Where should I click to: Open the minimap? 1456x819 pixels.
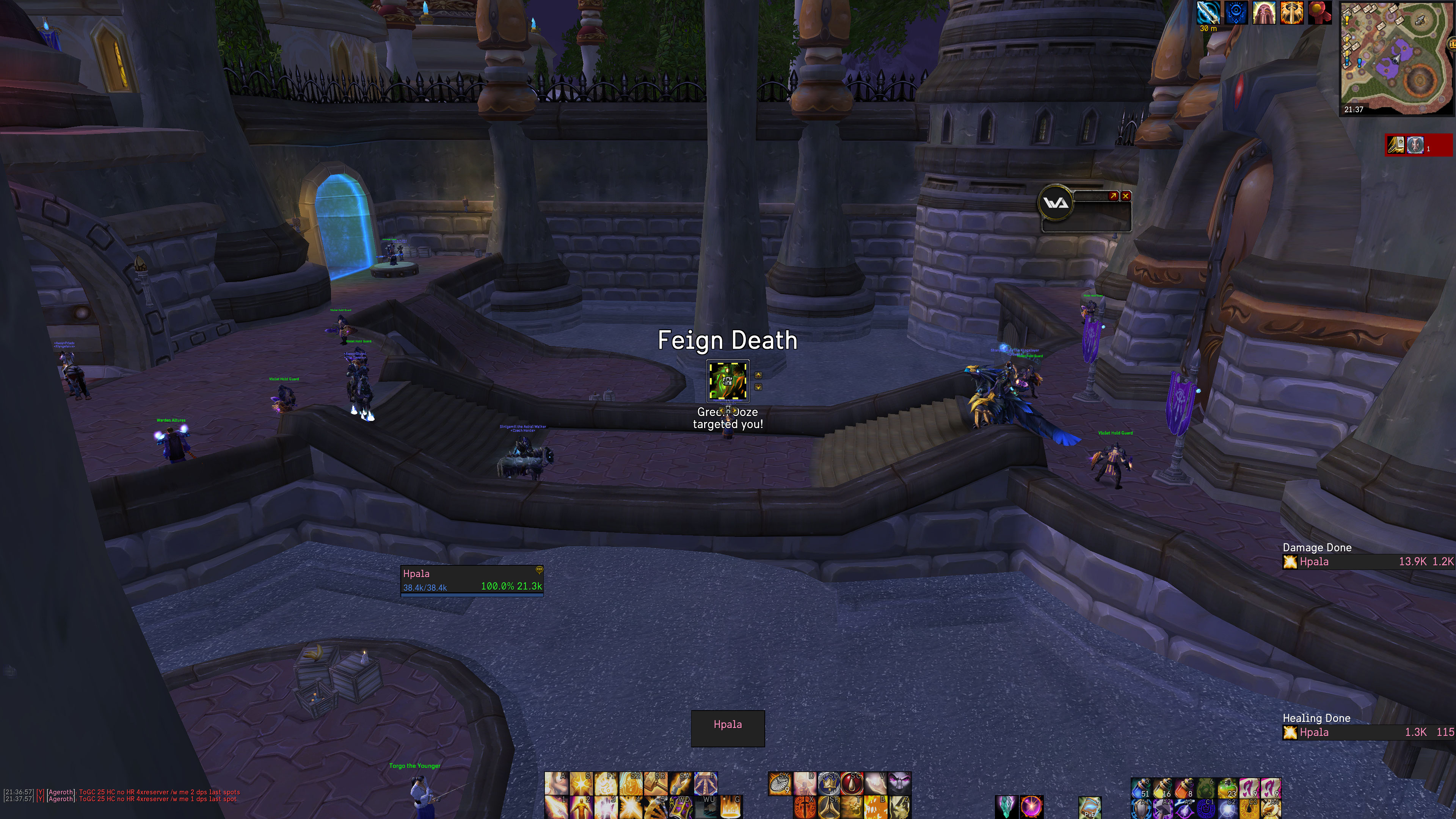pyautogui.click(x=1395, y=56)
